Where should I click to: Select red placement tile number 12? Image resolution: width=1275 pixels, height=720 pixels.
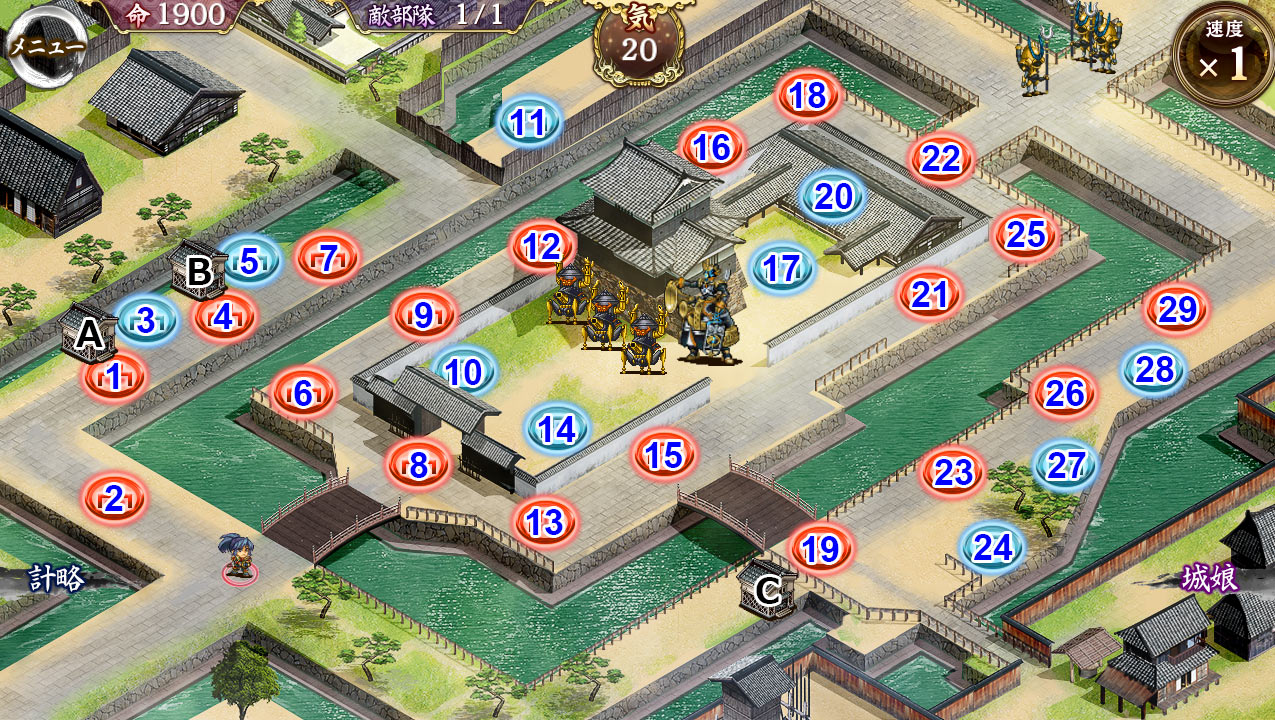pyautogui.click(x=542, y=247)
